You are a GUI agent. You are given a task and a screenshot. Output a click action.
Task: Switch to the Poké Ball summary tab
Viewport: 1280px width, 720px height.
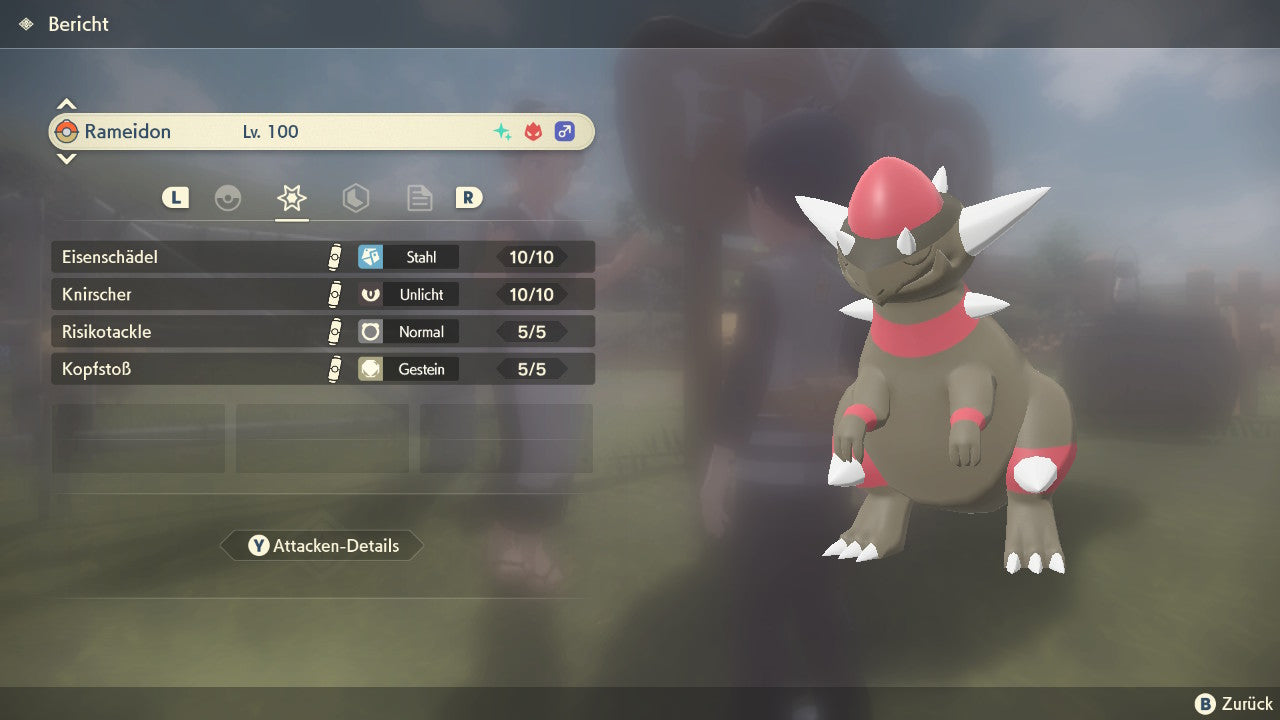[x=228, y=198]
